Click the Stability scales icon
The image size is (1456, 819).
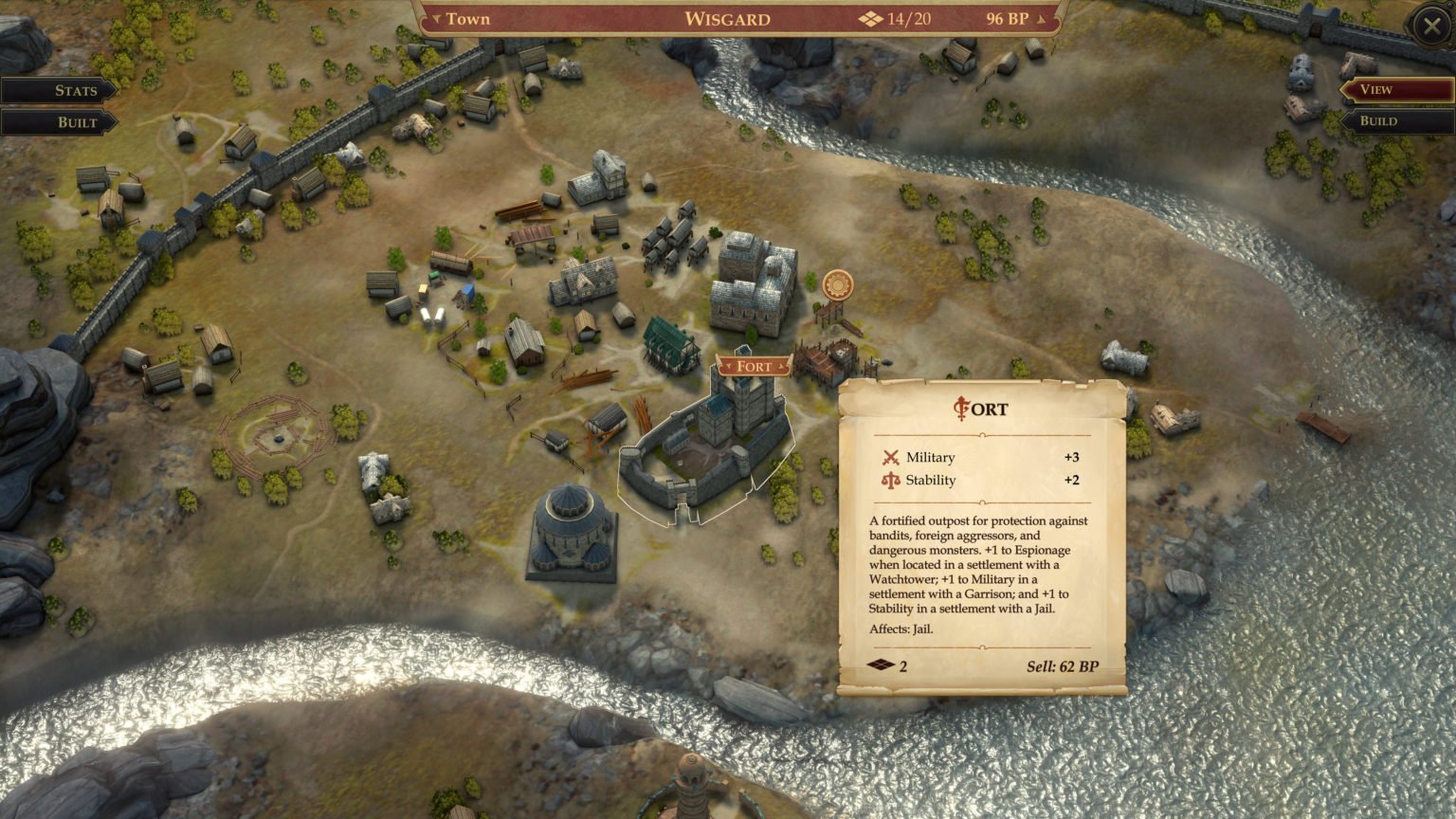coord(892,481)
